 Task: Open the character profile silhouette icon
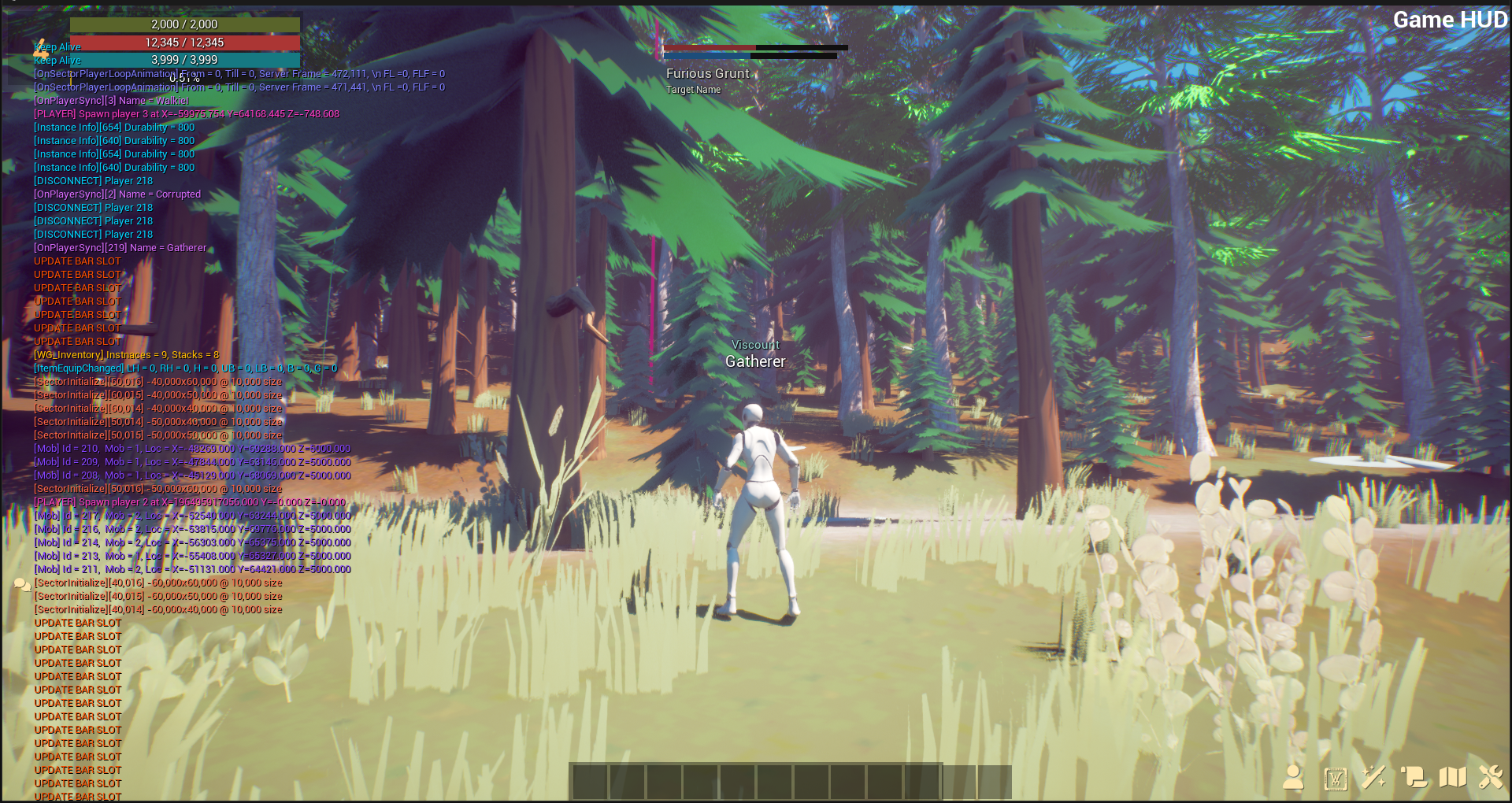1293,777
